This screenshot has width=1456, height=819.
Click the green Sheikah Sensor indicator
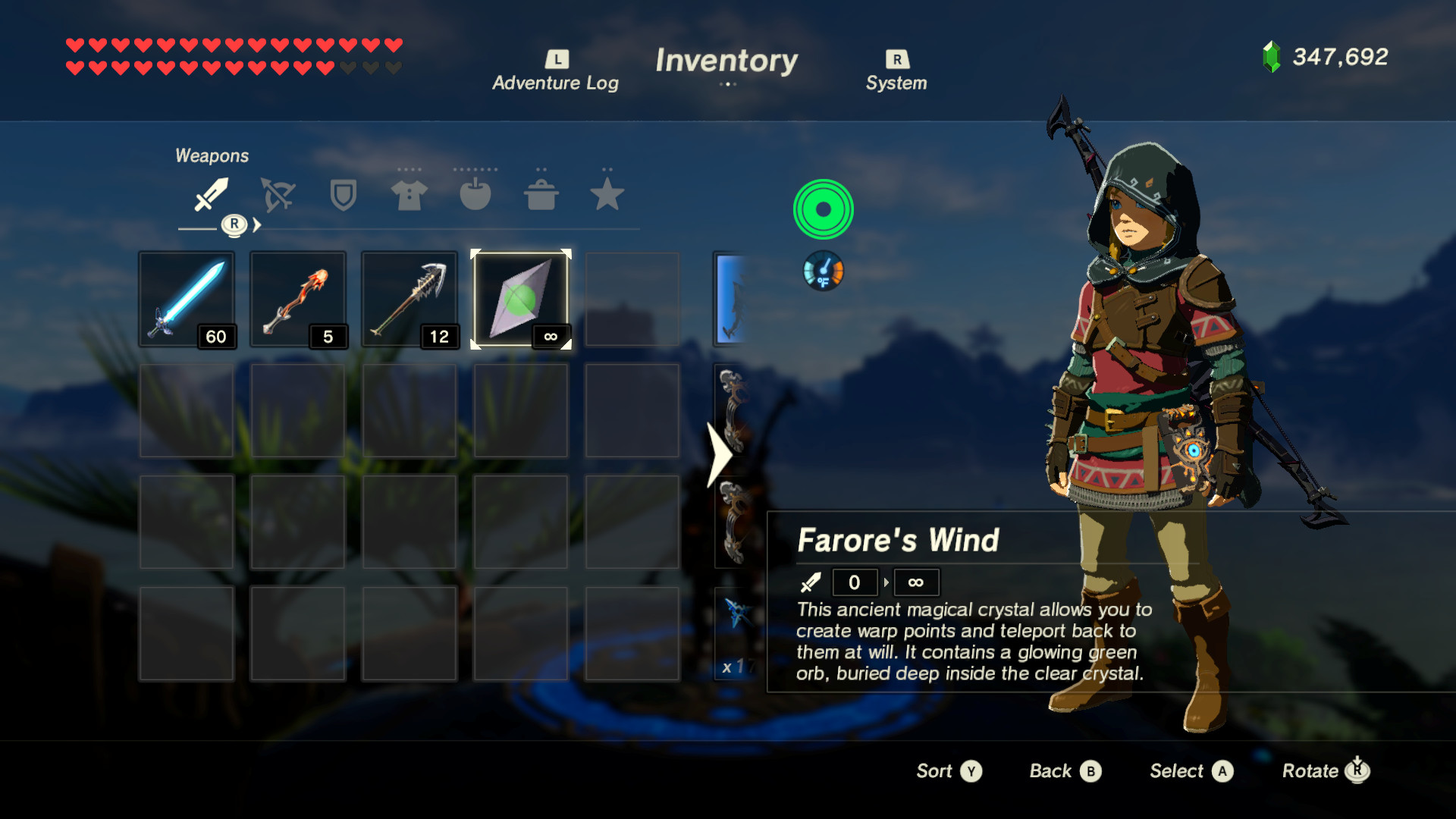823,209
